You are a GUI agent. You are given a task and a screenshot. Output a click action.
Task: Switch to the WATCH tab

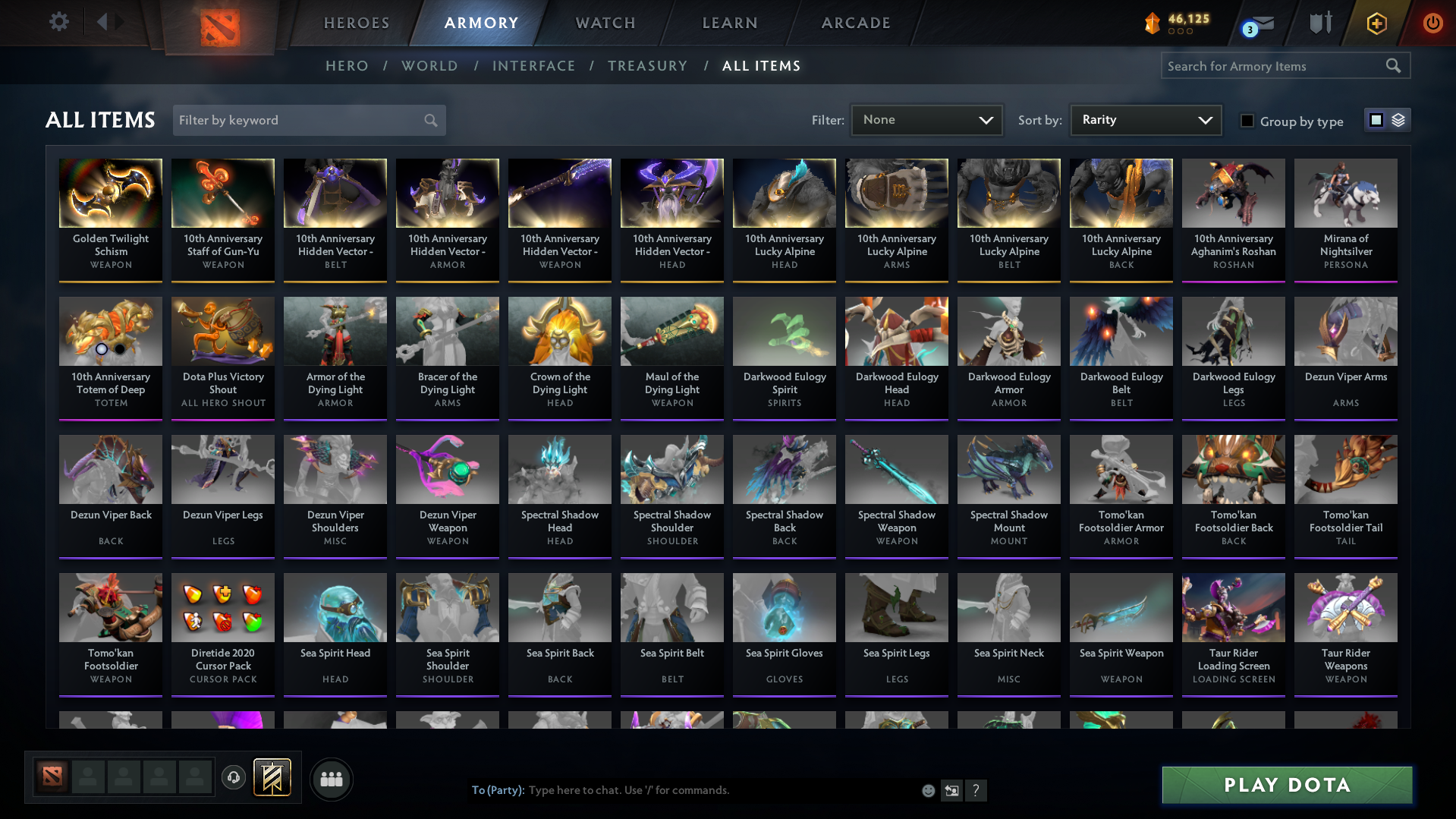pos(605,23)
